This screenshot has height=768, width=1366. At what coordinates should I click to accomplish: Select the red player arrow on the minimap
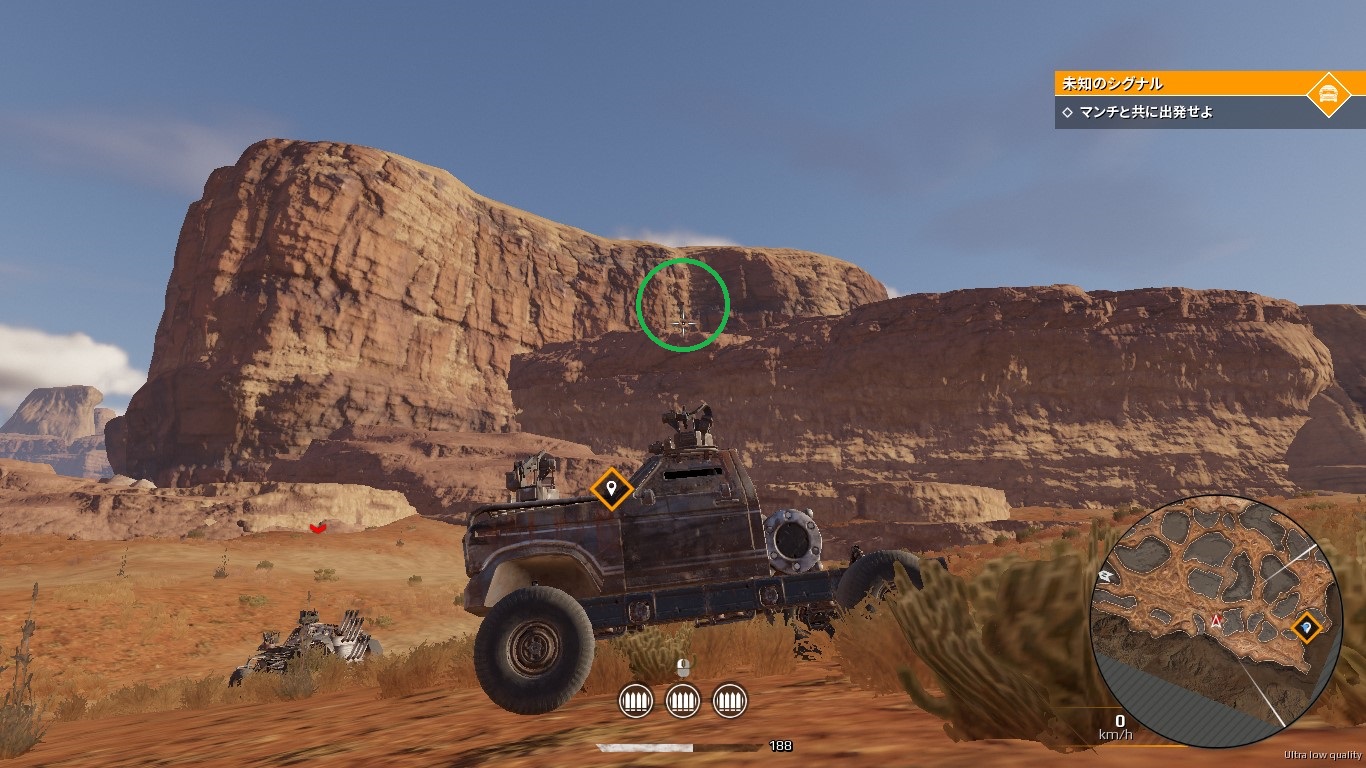coord(1217,622)
